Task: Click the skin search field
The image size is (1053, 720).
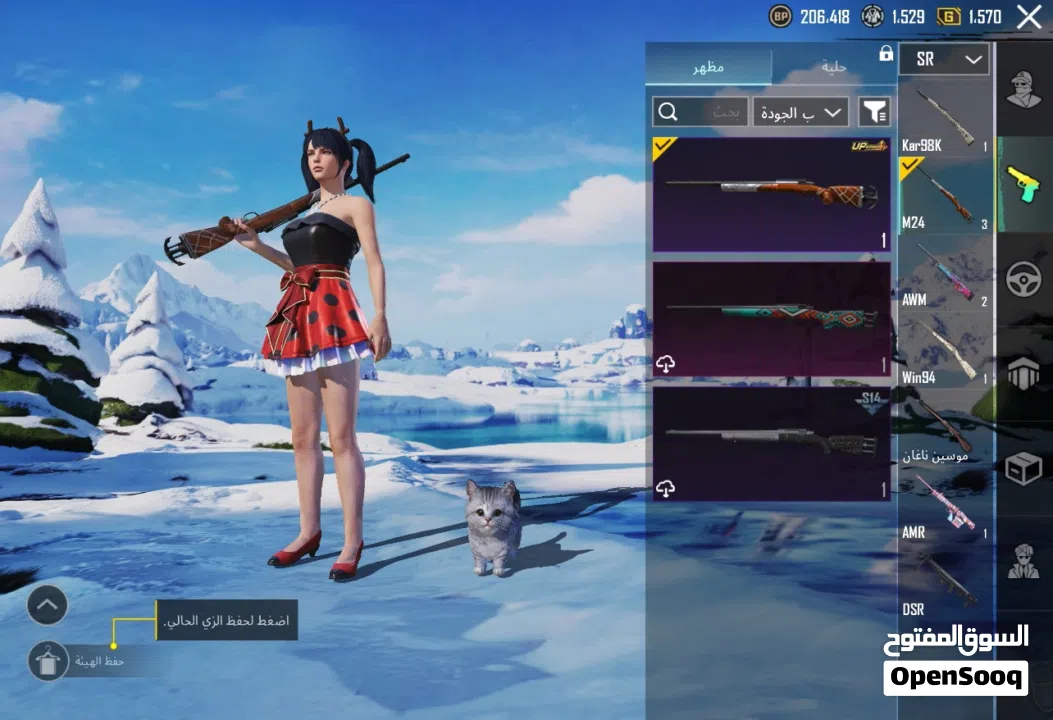Action: pyautogui.click(x=699, y=112)
